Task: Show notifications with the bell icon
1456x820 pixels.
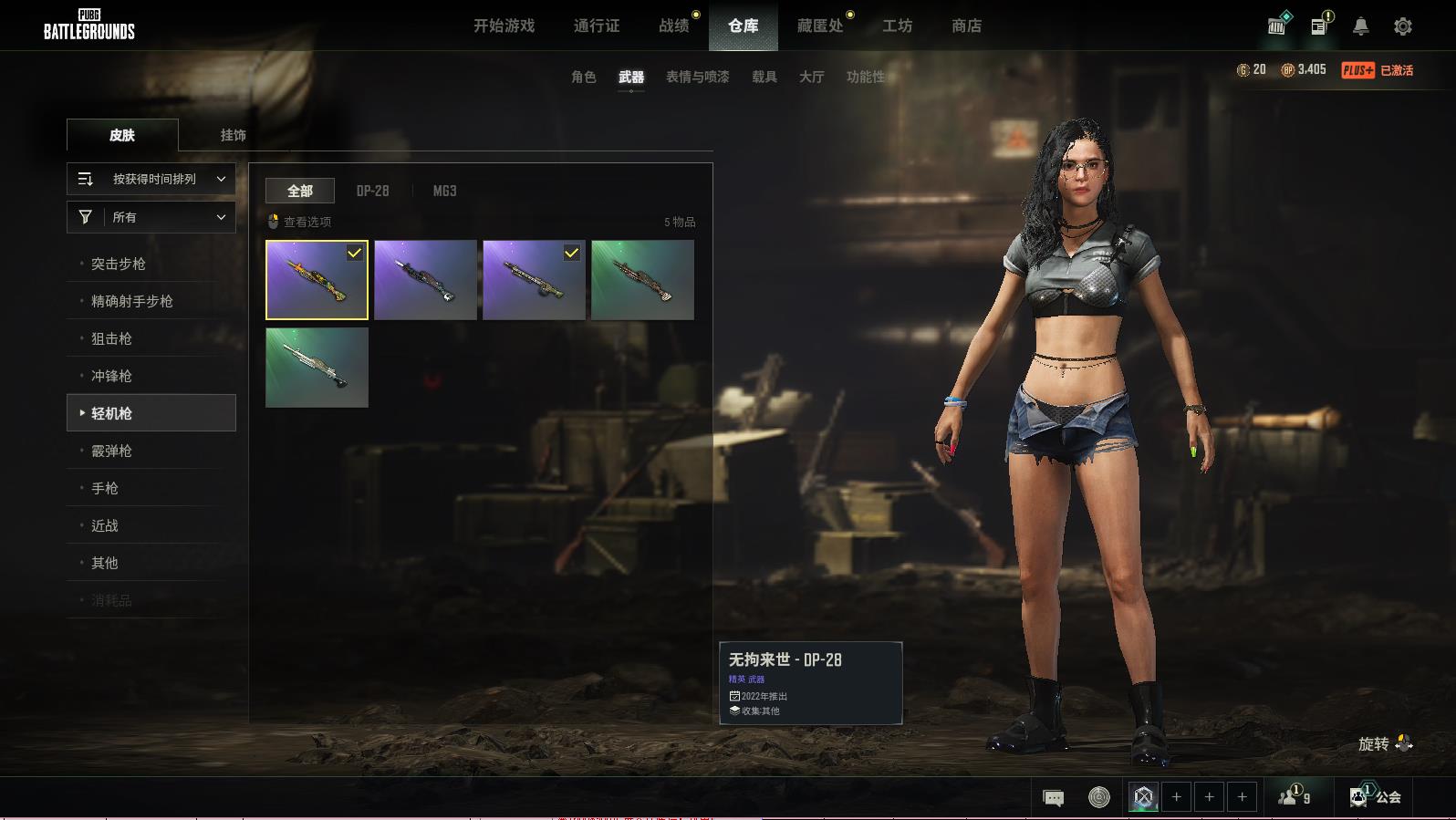Action: tap(1360, 26)
